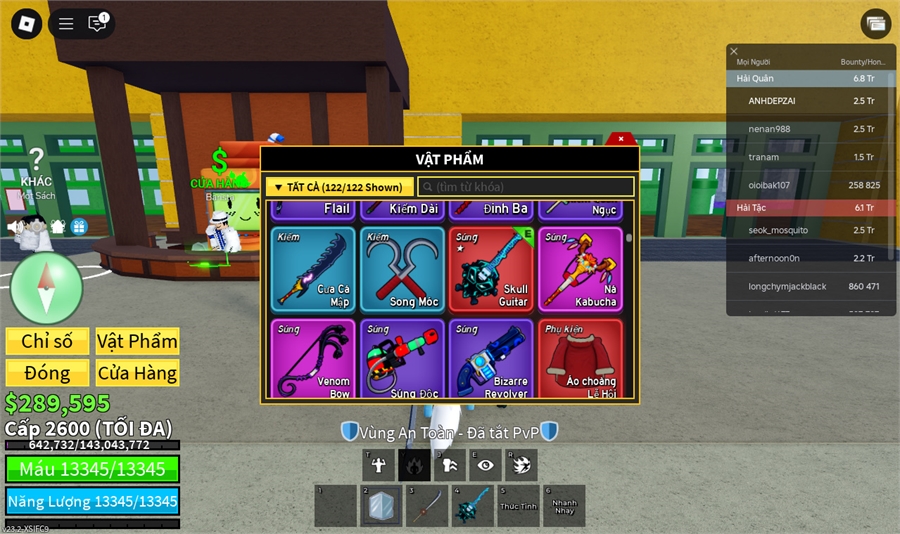Open the Cửa Hàng shop

click(137, 373)
